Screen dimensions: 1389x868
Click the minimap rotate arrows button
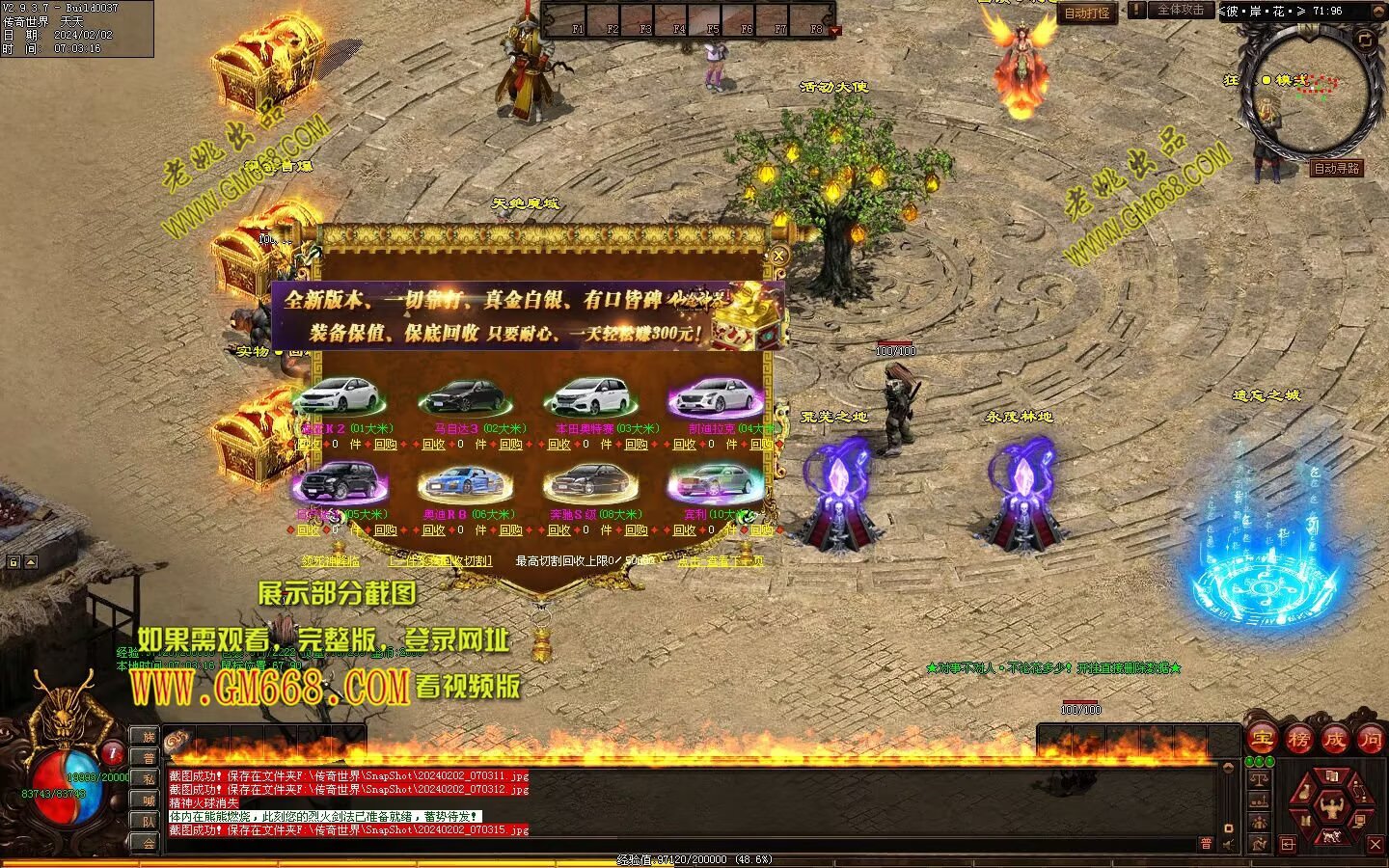point(1364,40)
